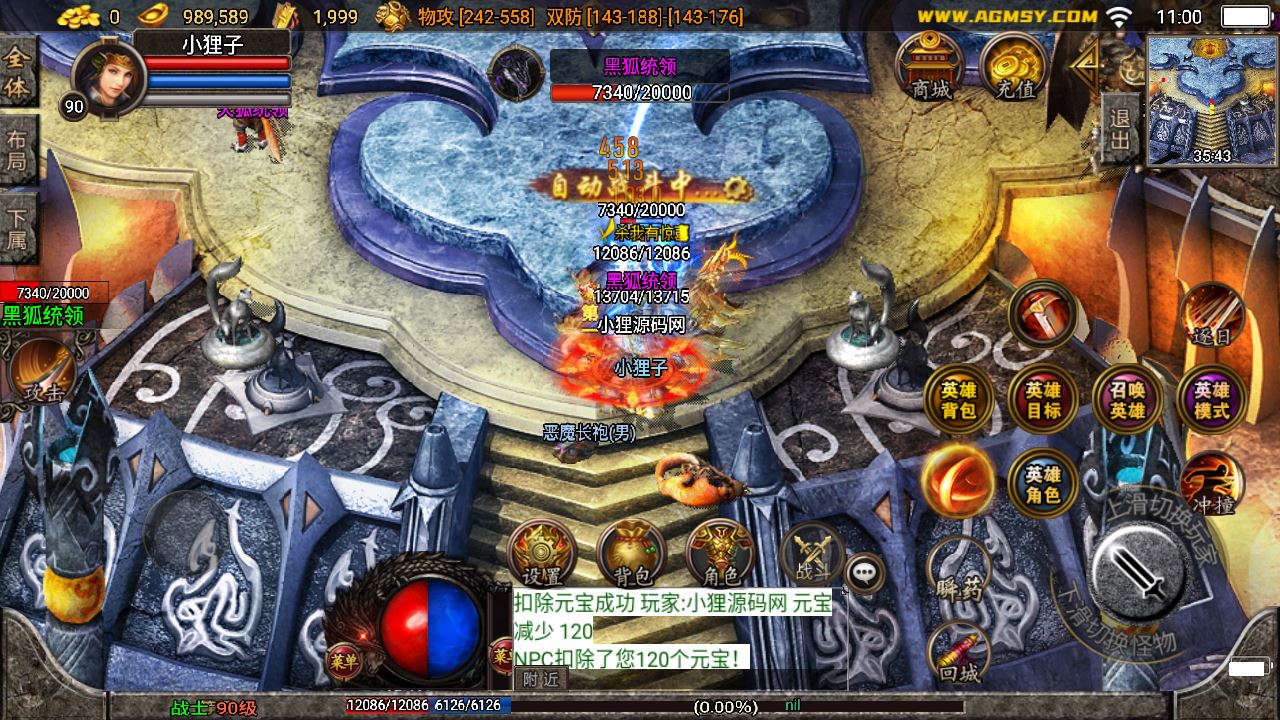This screenshot has height=720, width=1280.
Task: Choose the 英雄目标 hero target button
Action: [x=1043, y=400]
